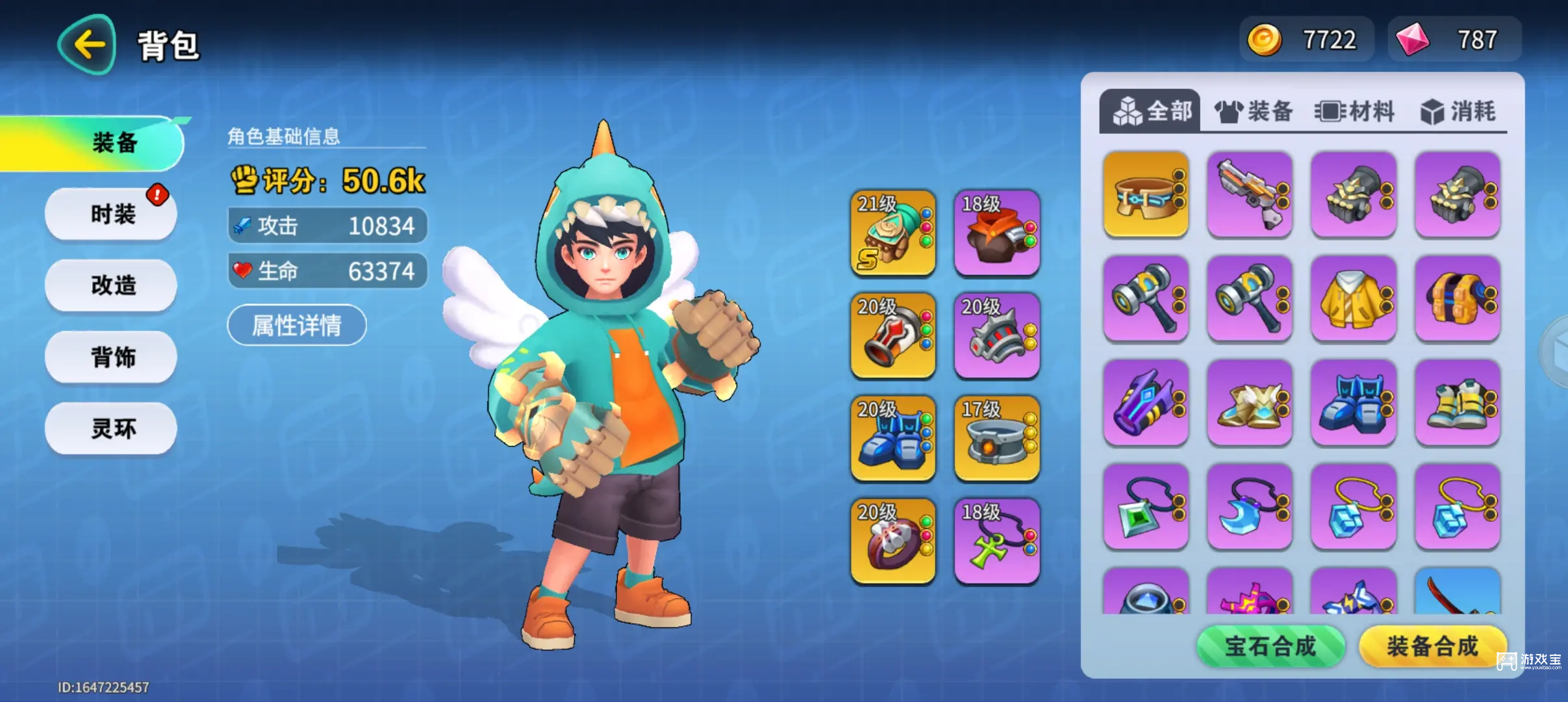Select the blue crescent moon necklace item

(x=1250, y=506)
